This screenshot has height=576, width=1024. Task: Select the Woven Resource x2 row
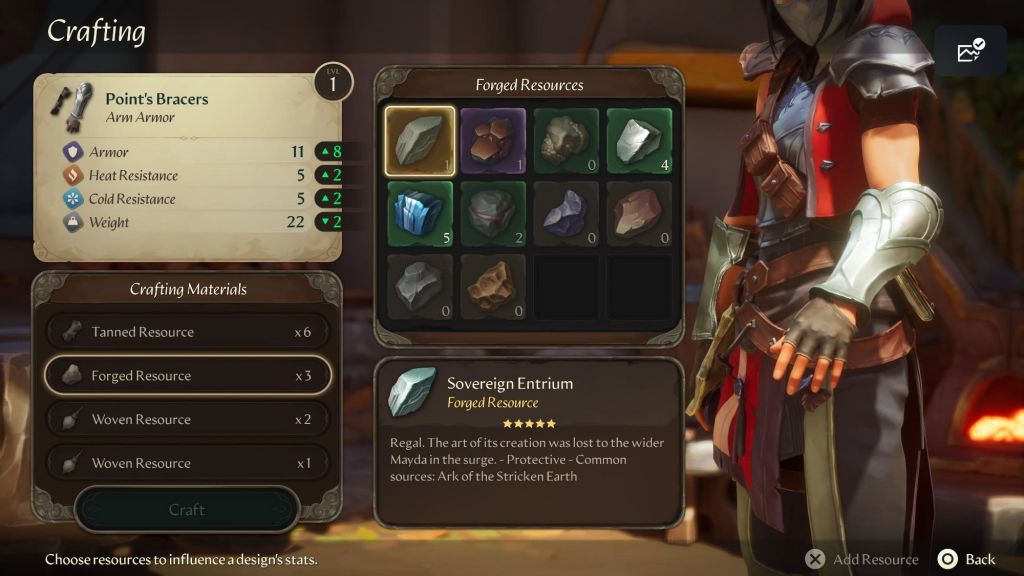[x=187, y=420]
